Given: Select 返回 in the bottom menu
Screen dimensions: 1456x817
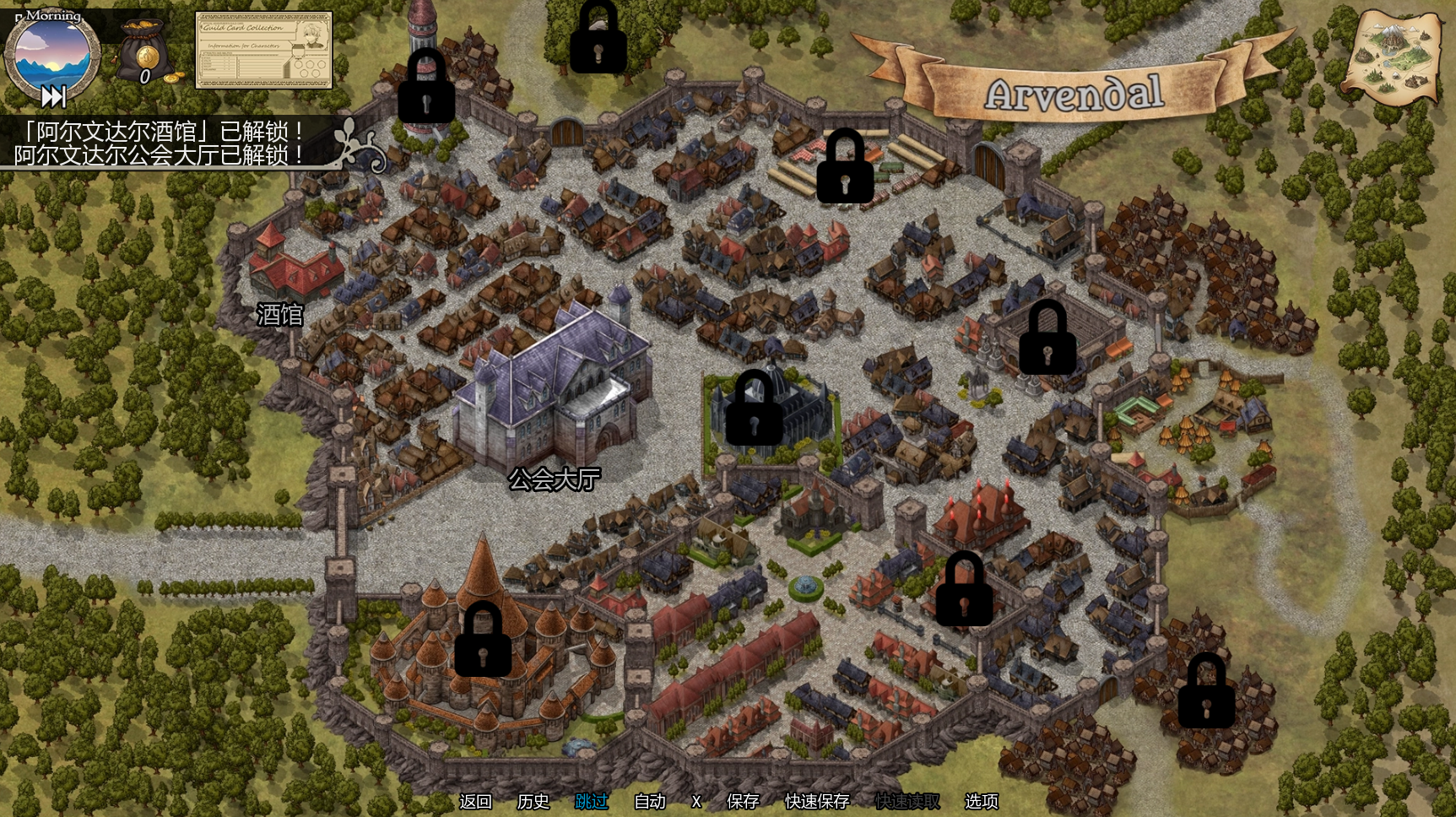Looking at the screenshot, I should point(475,801).
